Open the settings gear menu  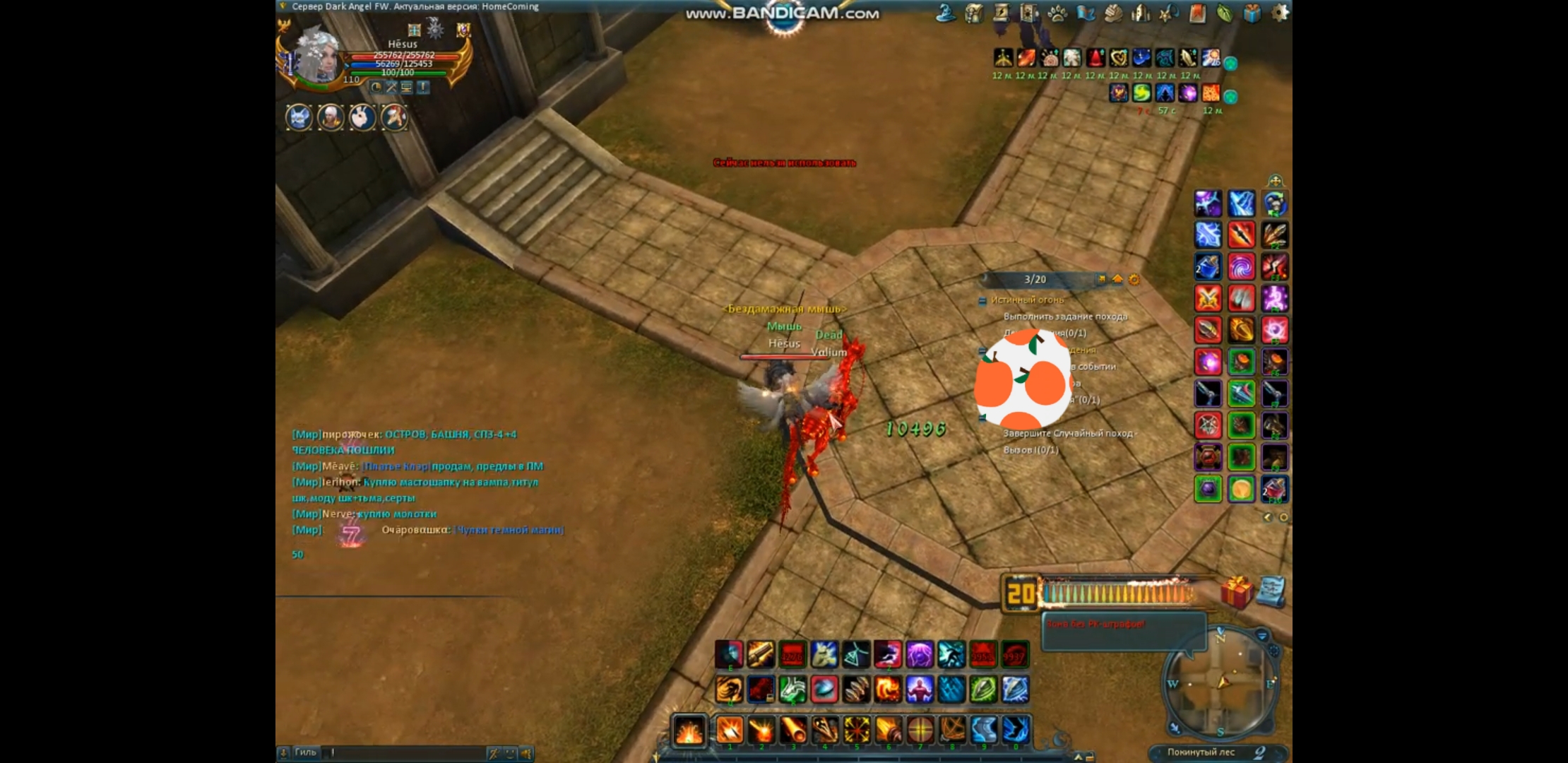tap(1279, 13)
